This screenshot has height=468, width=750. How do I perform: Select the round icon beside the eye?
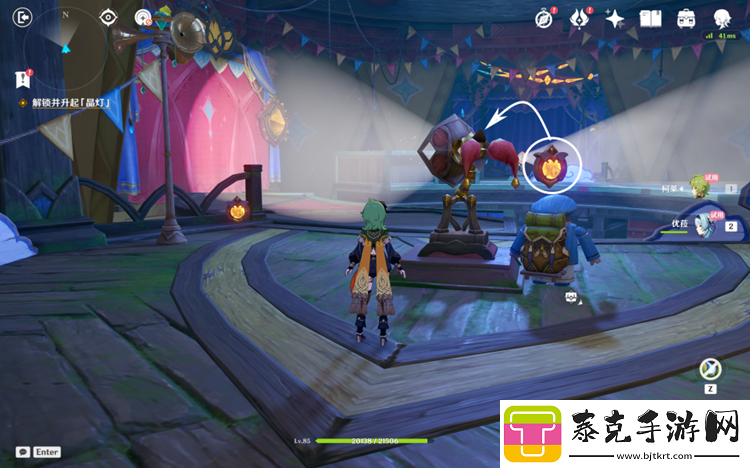click(x=143, y=17)
